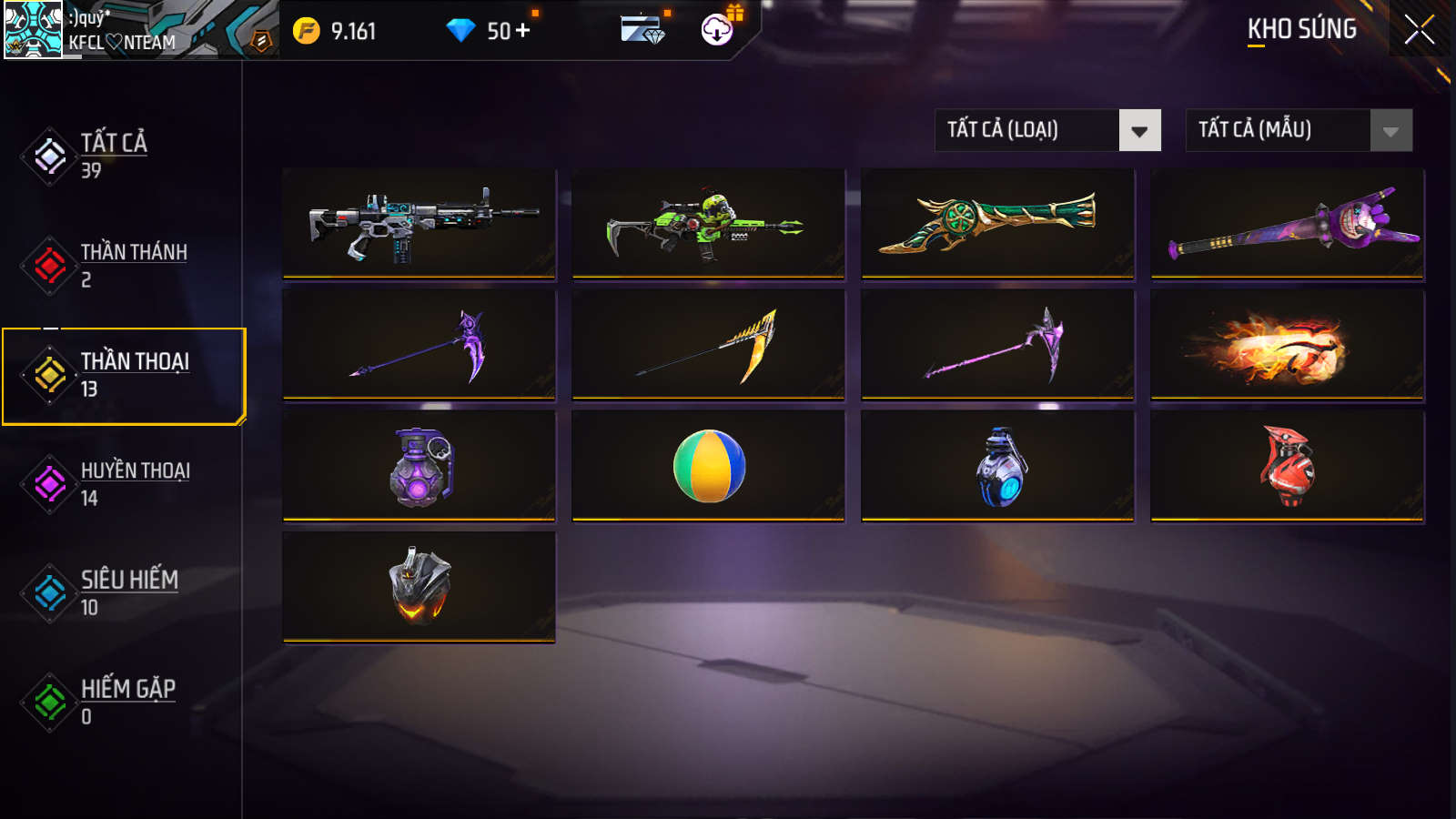Pick the purple clown bat skin
Viewport: 1456px width, 819px height.
1288,223
